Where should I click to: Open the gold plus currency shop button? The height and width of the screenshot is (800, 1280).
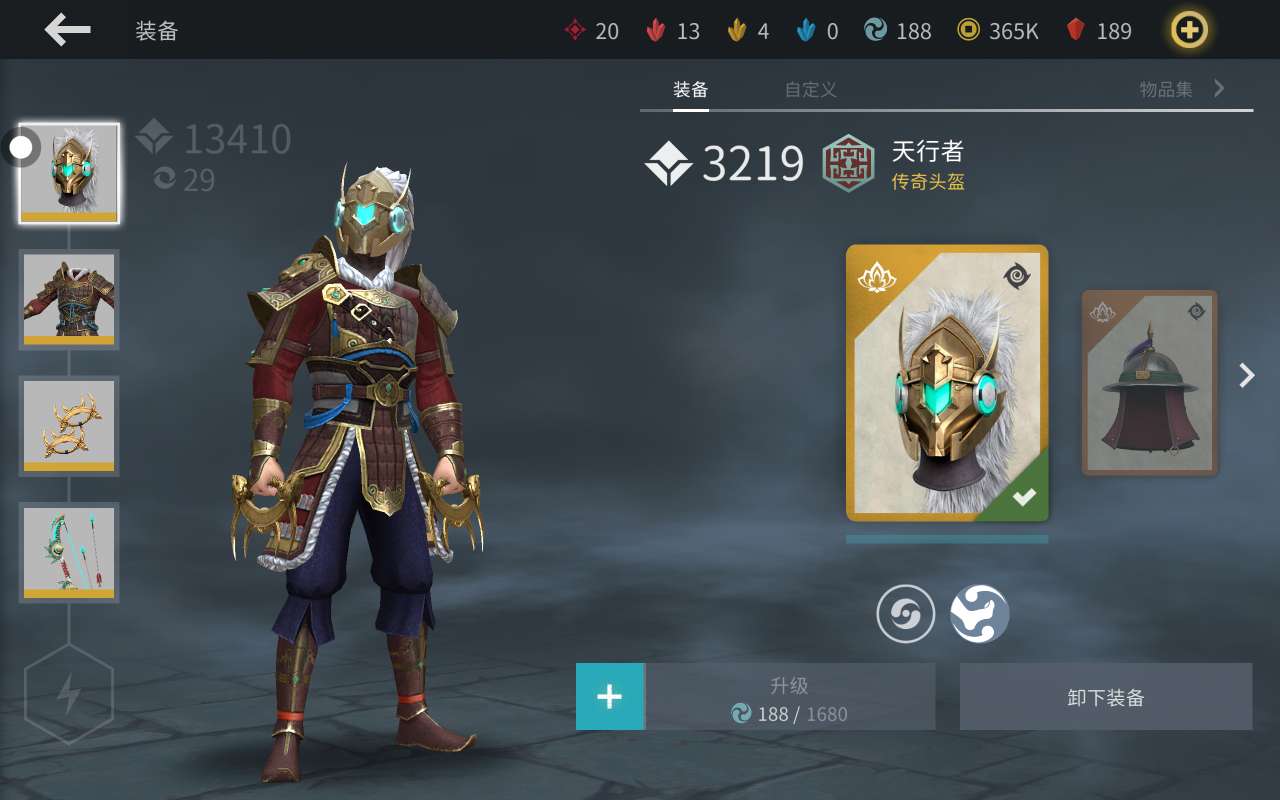point(1189,31)
